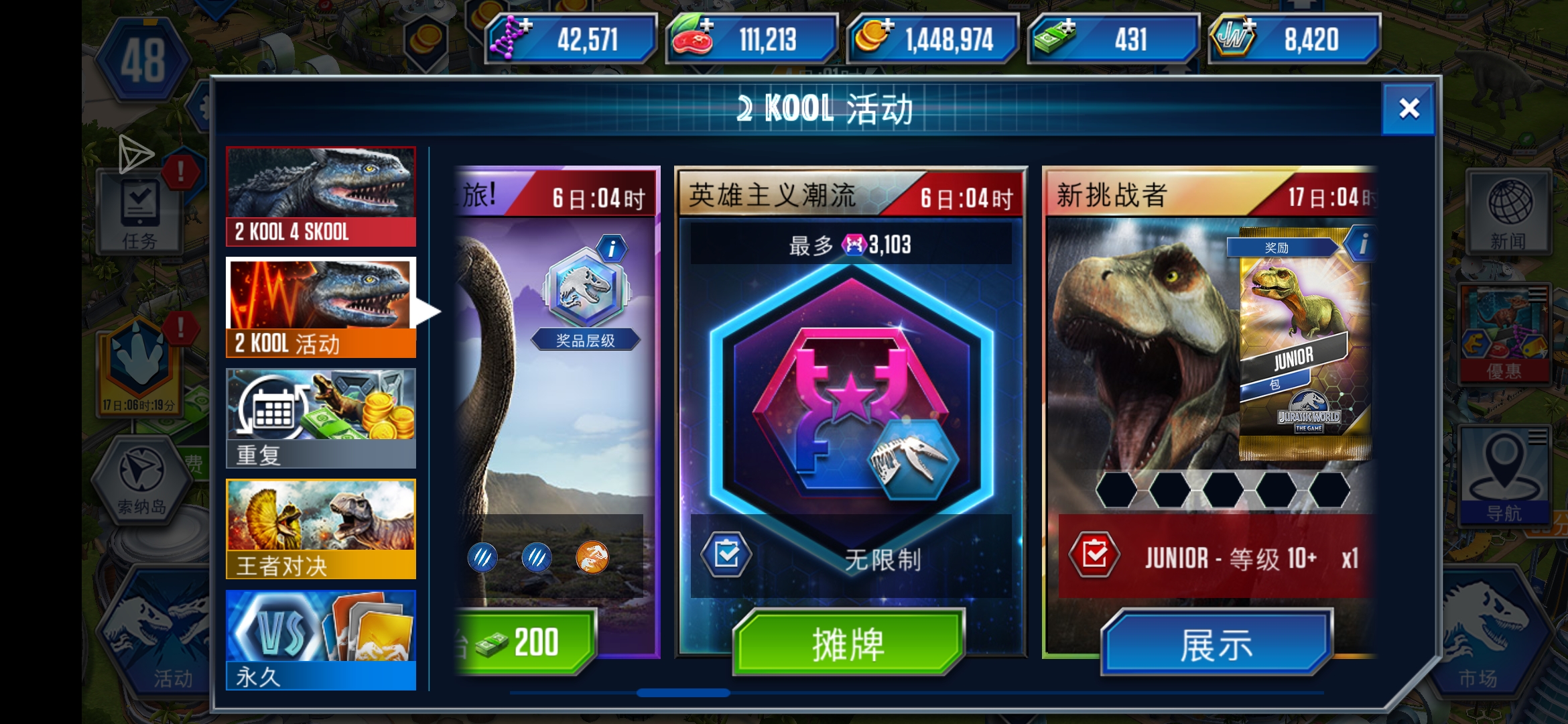Open the 永久 VS permanent events entry
Screen dimensions: 1568x724
(320, 640)
